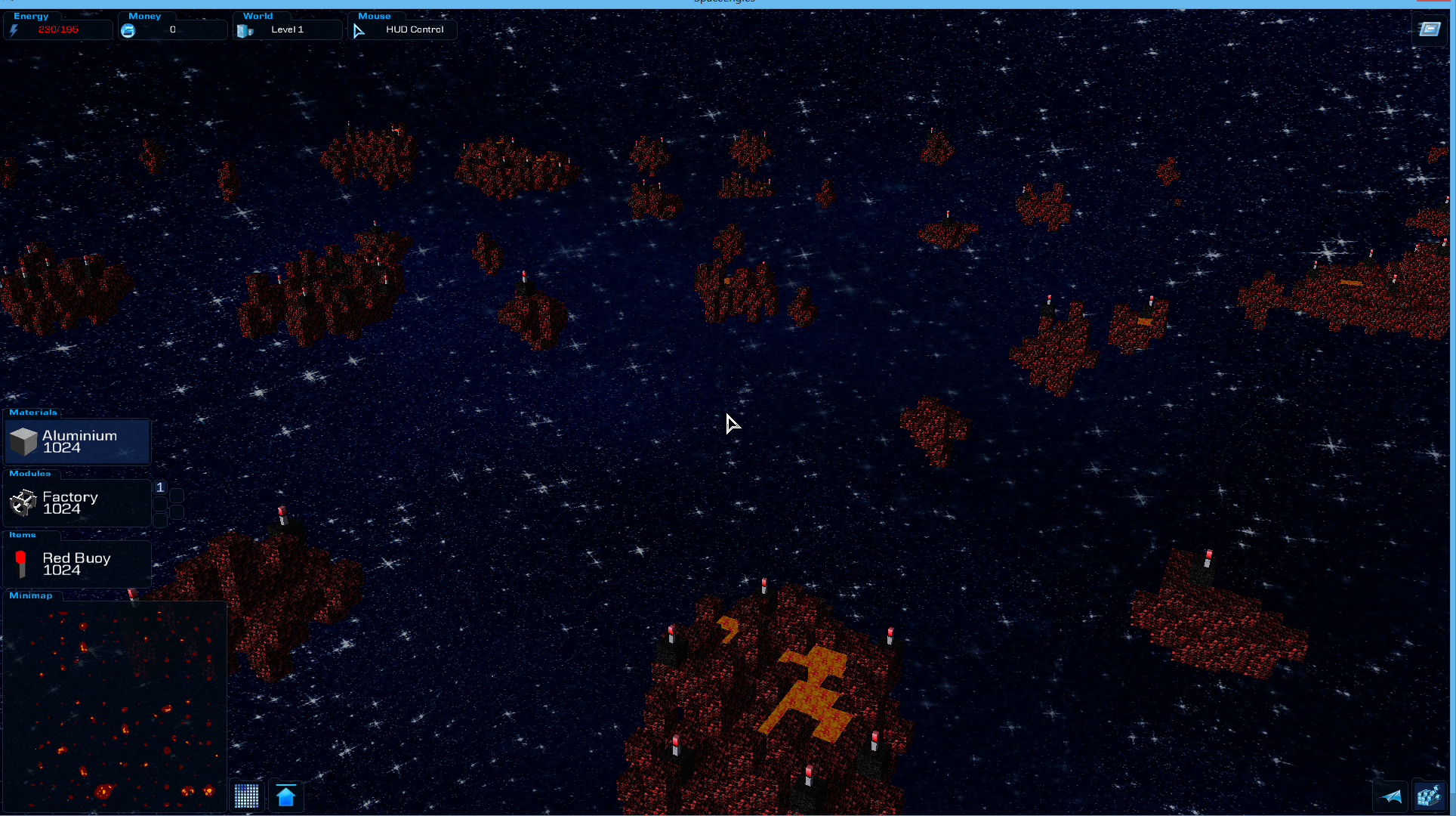Open the window menu icon in top-right corner
The image size is (1456, 816).
coord(1430,29)
